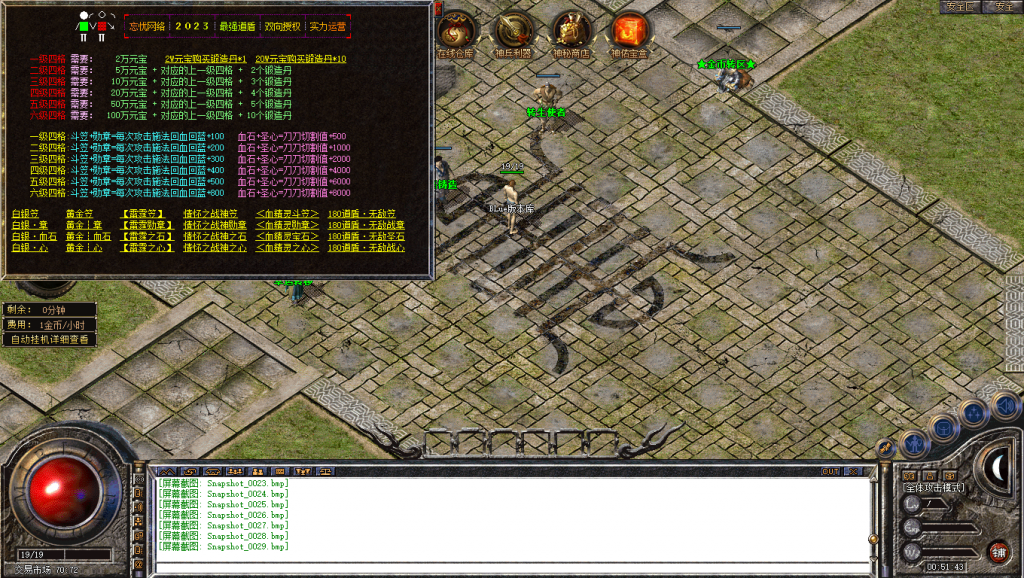Open the 神秘商店 mystery shop
The image size is (1024, 578).
[x=571, y=33]
